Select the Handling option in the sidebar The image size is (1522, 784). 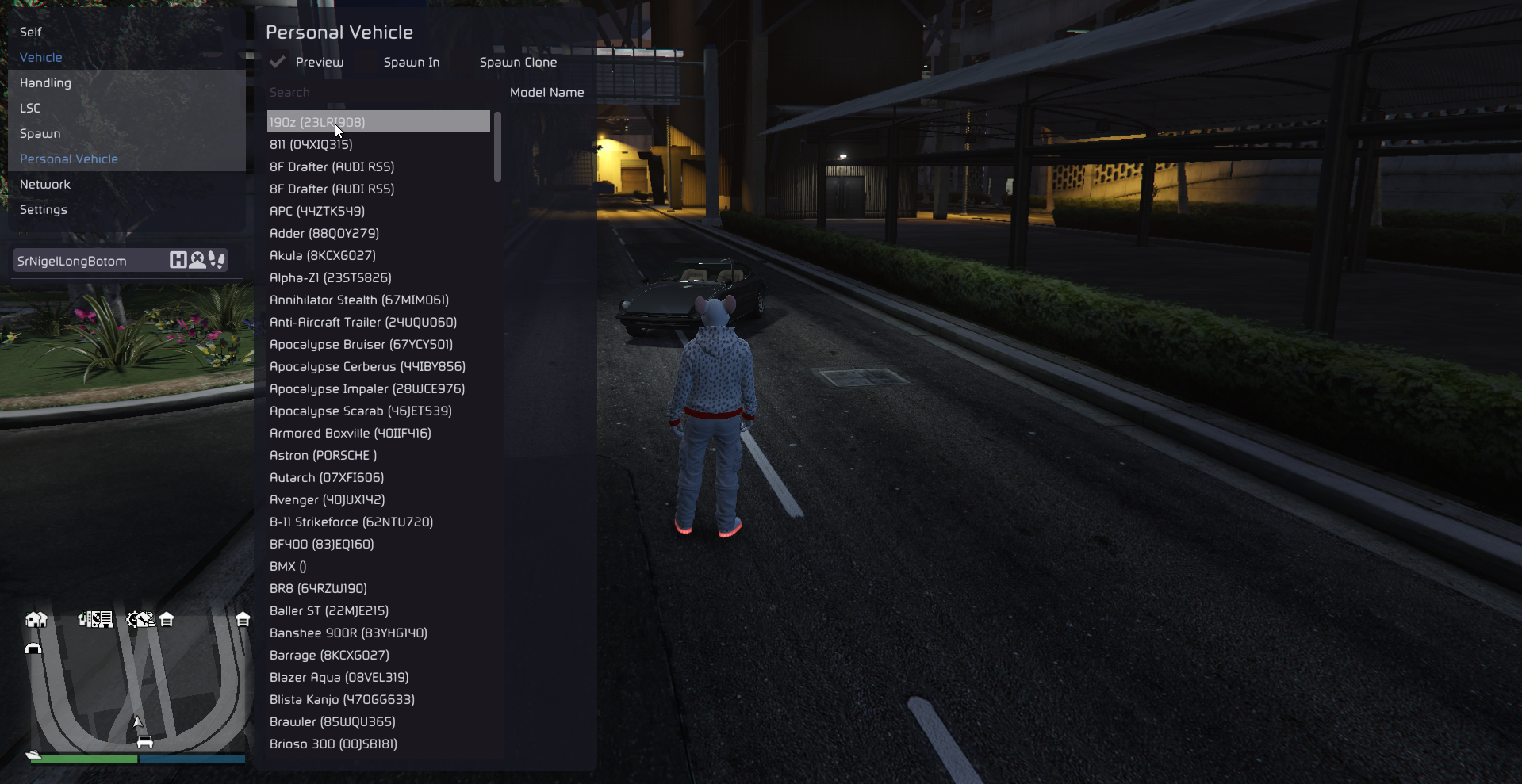(x=44, y=82)
